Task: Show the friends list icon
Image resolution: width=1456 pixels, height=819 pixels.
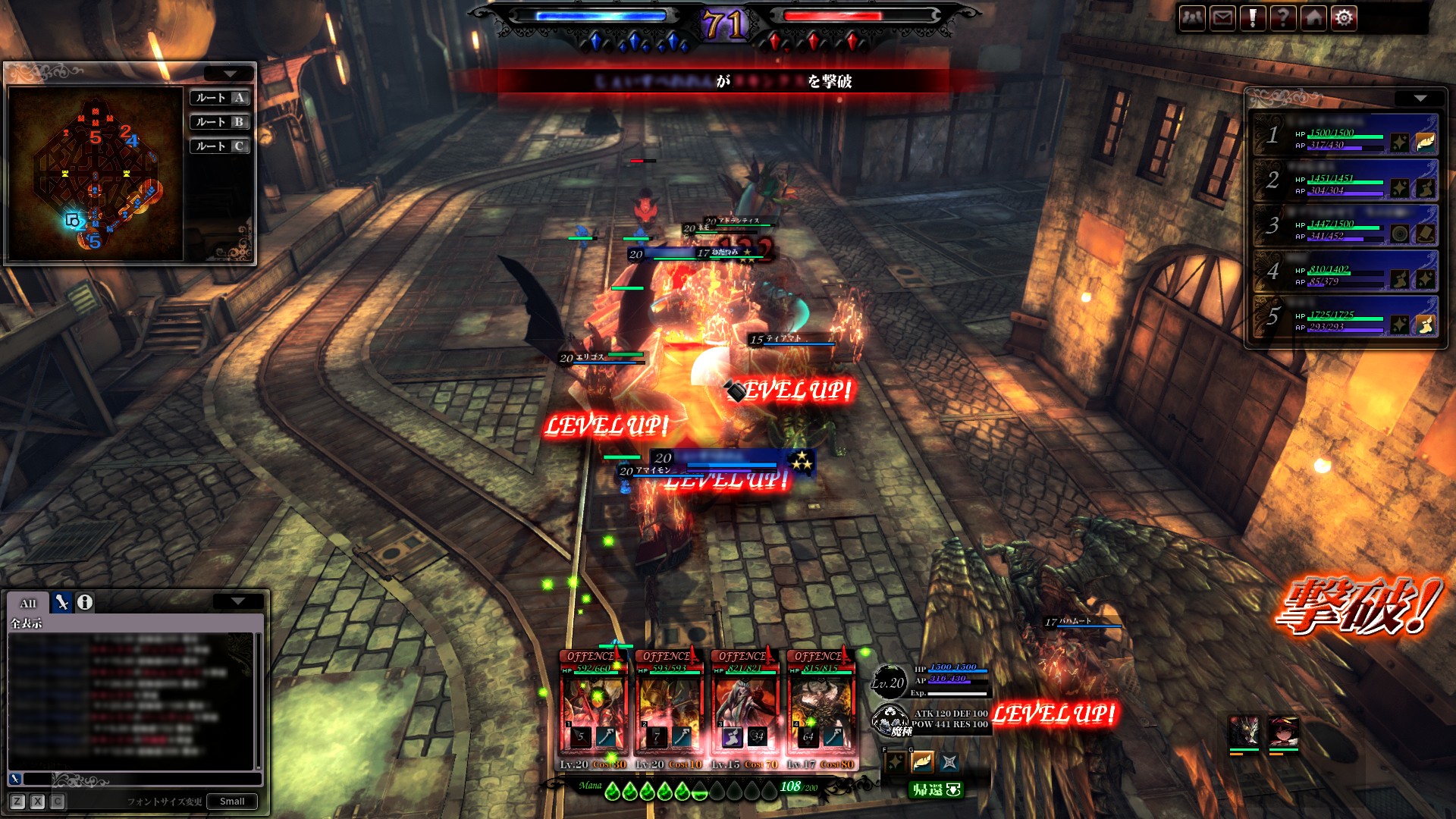Action: (x=1192, y=18)
